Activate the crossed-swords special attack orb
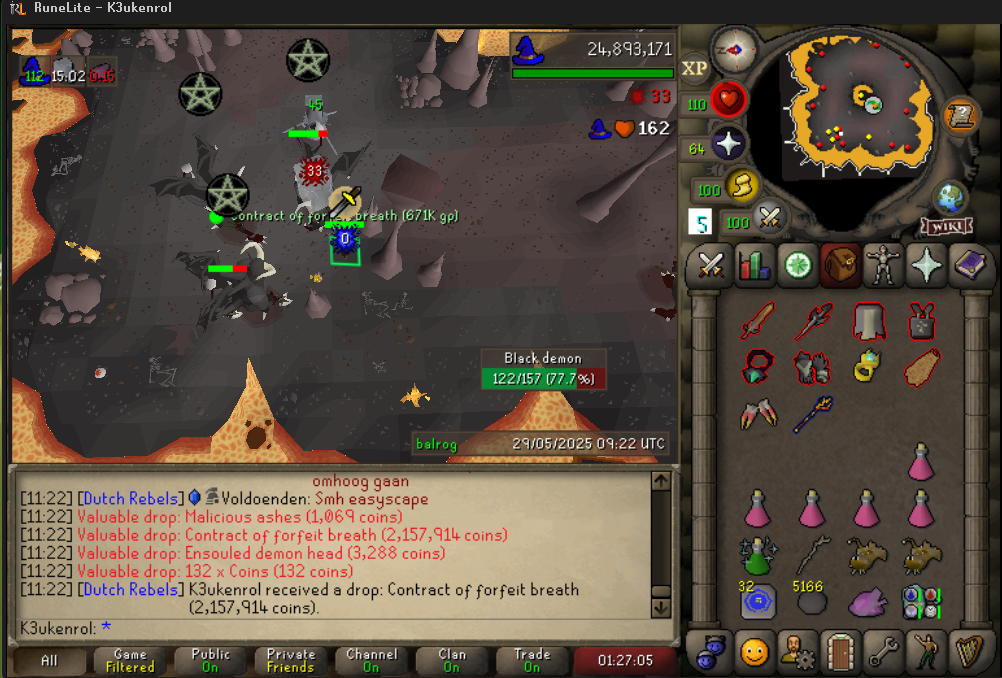The width and height of the screenshot is (1002, 678). [x=769, y=218]
